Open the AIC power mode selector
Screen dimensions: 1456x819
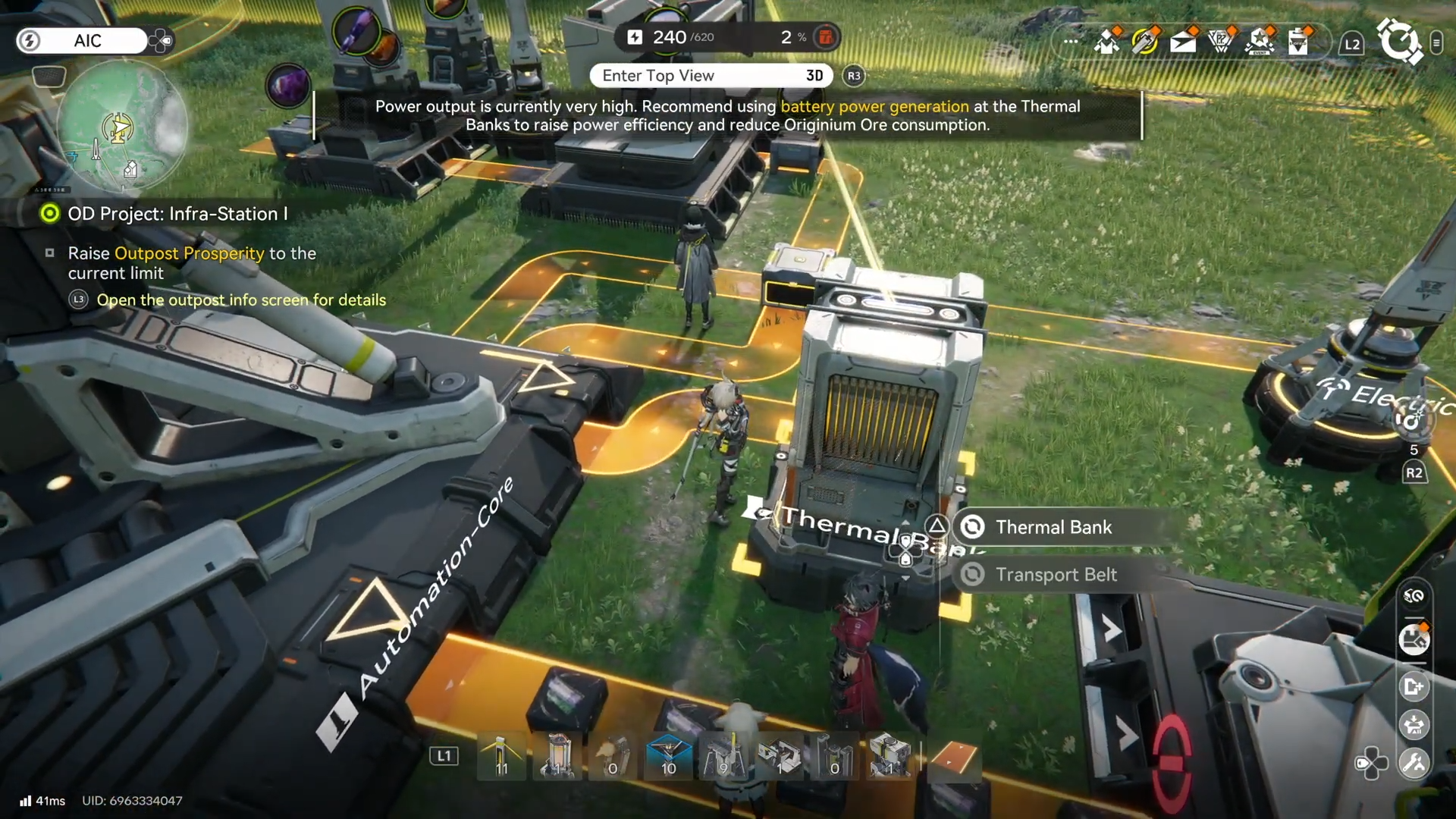click(83, 41)
